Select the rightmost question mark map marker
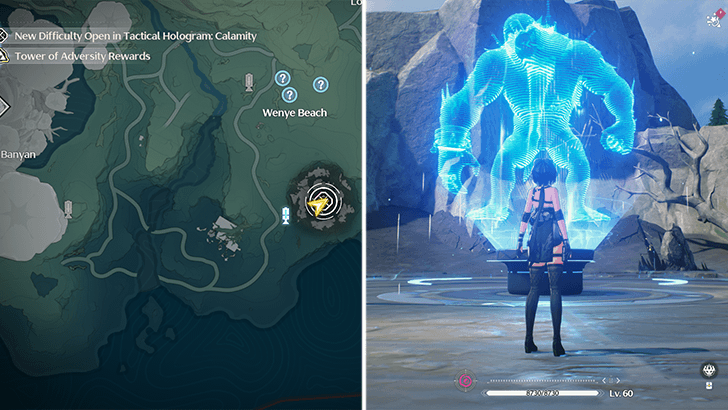This screenshot has height=410, width=728. pos(320,85)
